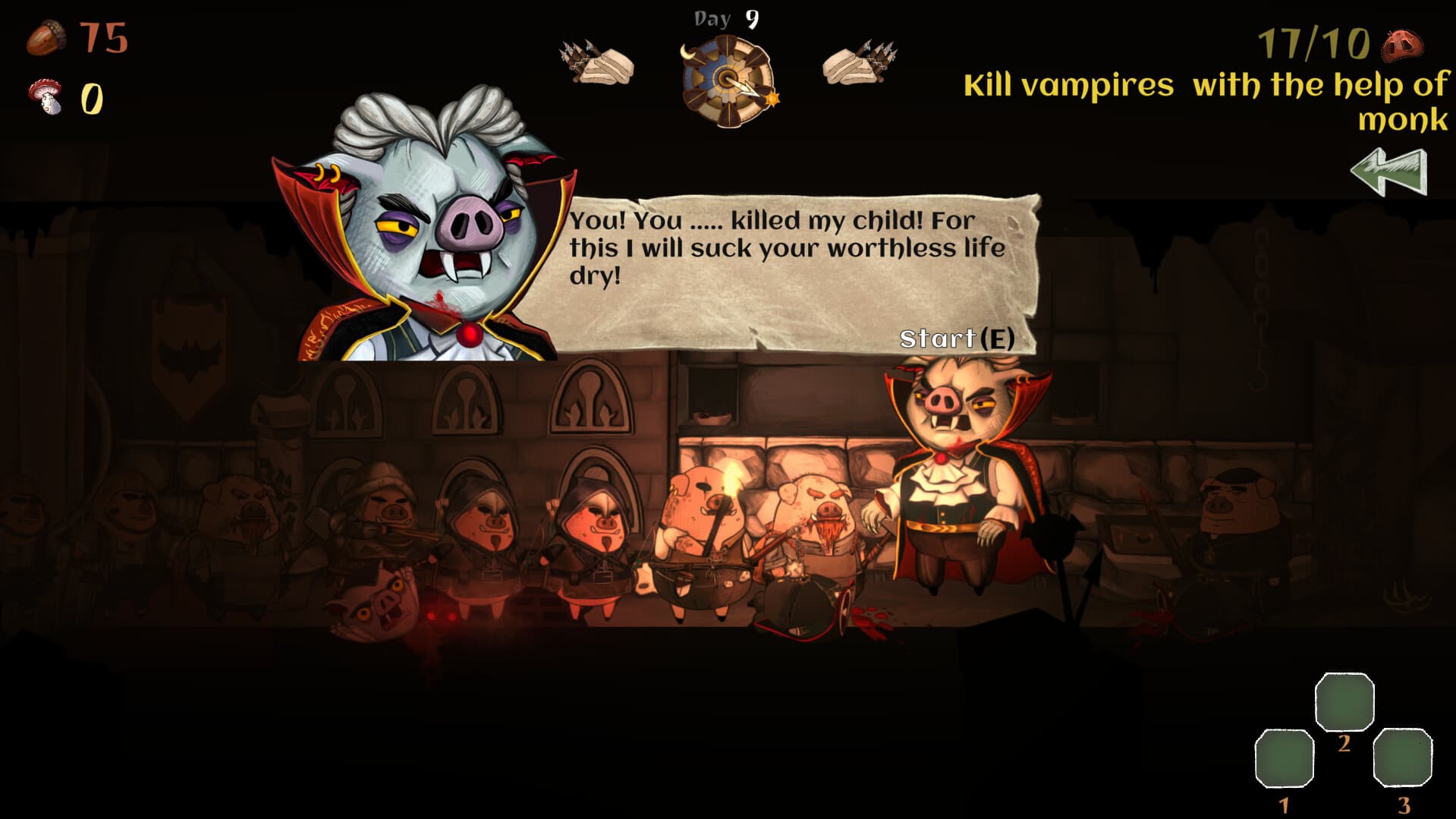Click the sun marker on the day wheel
The width and height of the screenshot is (1456, 819).
pyautogui.click(x=773, y=99)
